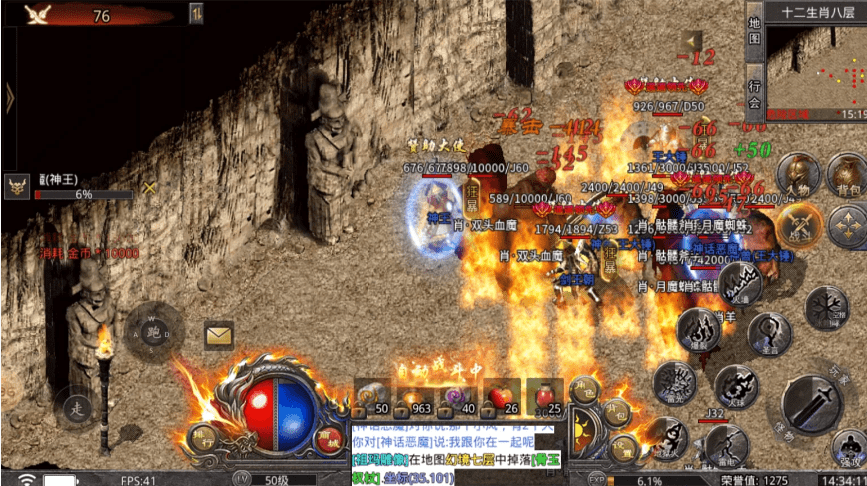
Task: Toggle the walk (走) movement button
Action: (76, 408)
